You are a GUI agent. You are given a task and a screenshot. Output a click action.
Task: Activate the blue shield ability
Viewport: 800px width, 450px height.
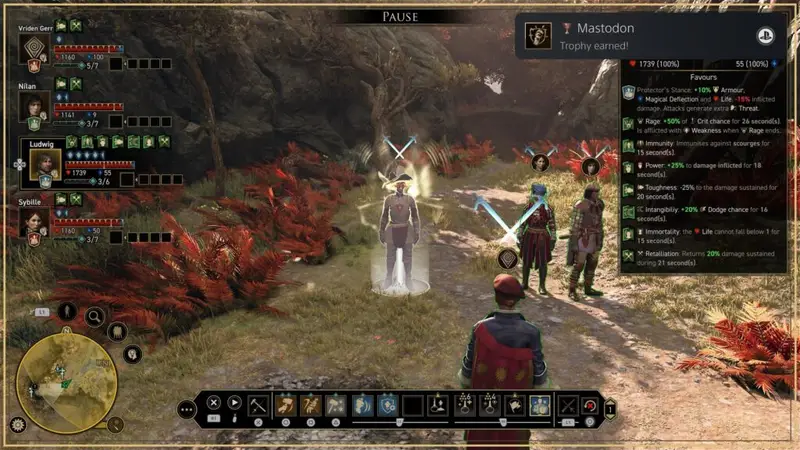tap(388, 405)
